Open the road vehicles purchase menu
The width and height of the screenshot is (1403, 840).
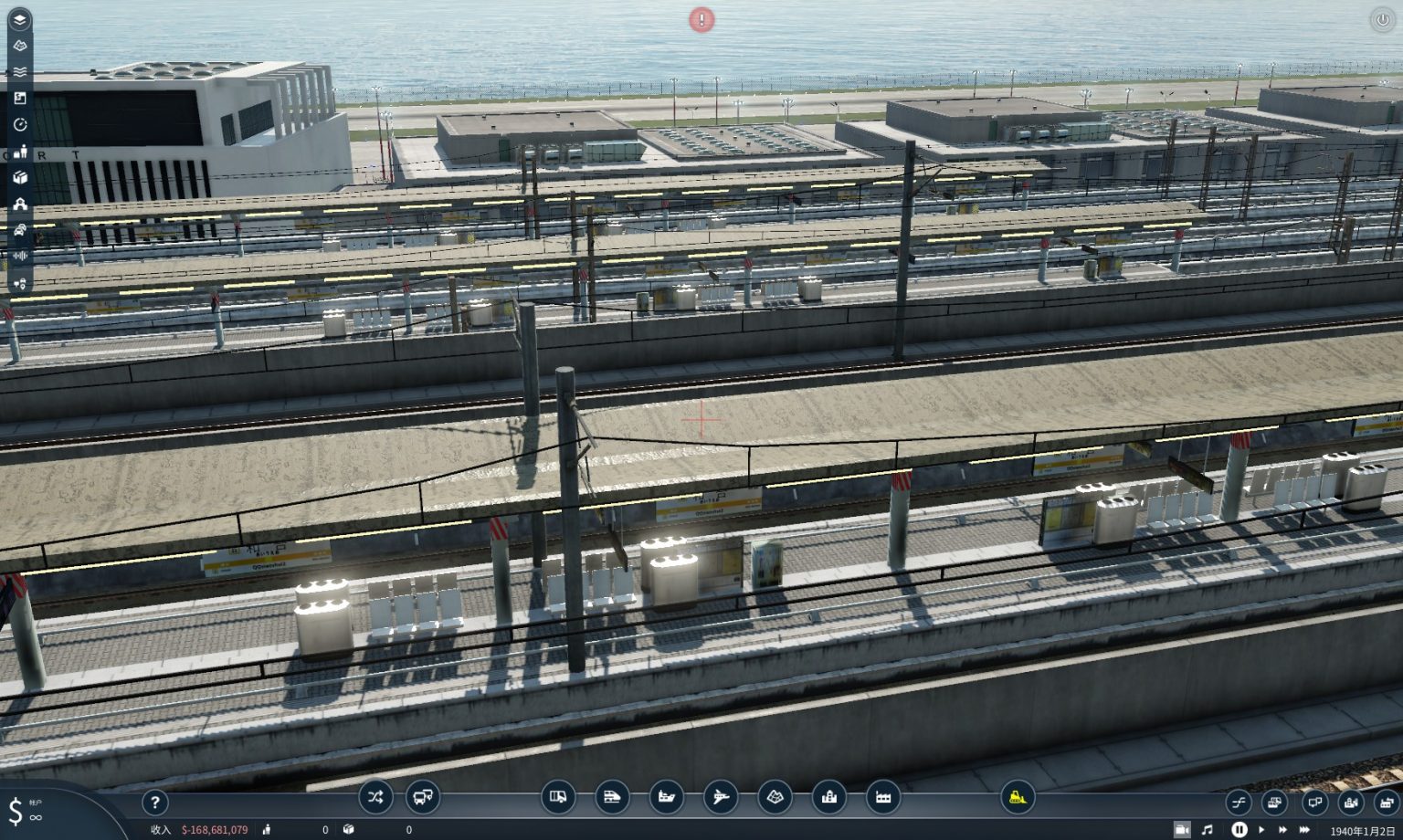point(560,797)
